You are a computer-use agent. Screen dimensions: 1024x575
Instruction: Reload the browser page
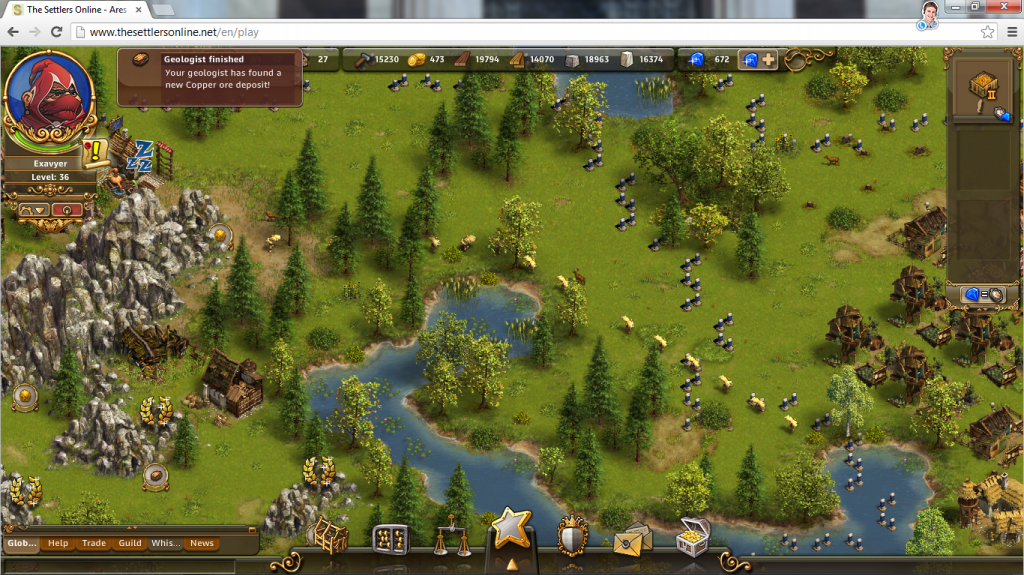[x=56, y=32]
